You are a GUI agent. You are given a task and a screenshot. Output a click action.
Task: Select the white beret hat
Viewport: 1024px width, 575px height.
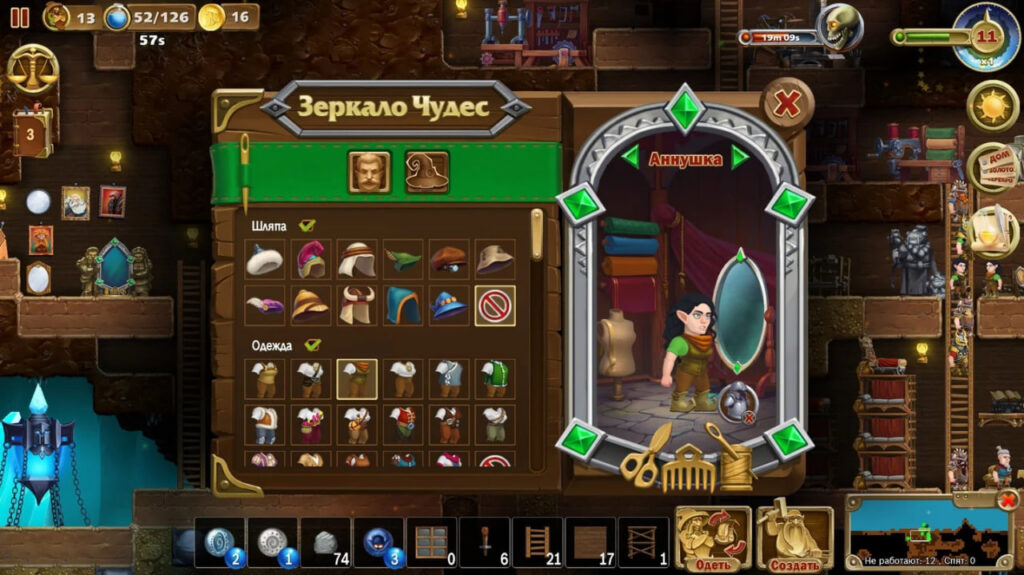(x=265, y=260)
